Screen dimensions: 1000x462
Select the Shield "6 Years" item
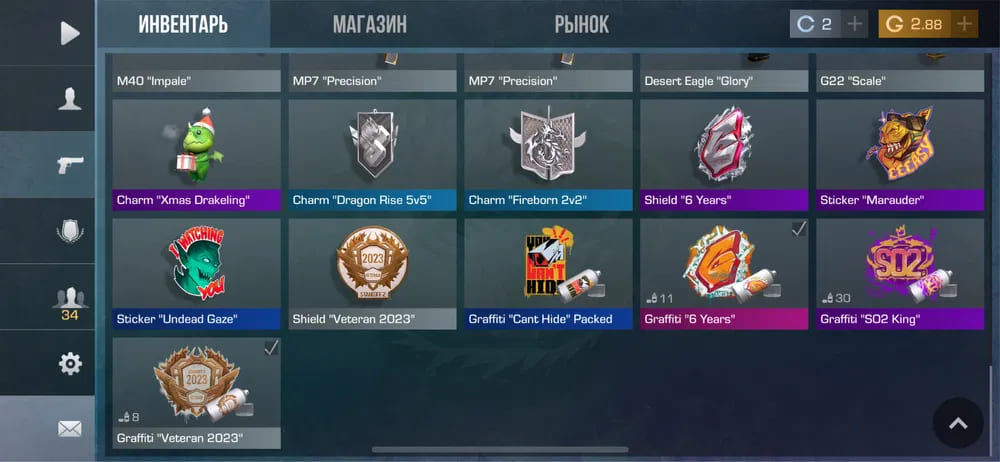pos(724,153)
